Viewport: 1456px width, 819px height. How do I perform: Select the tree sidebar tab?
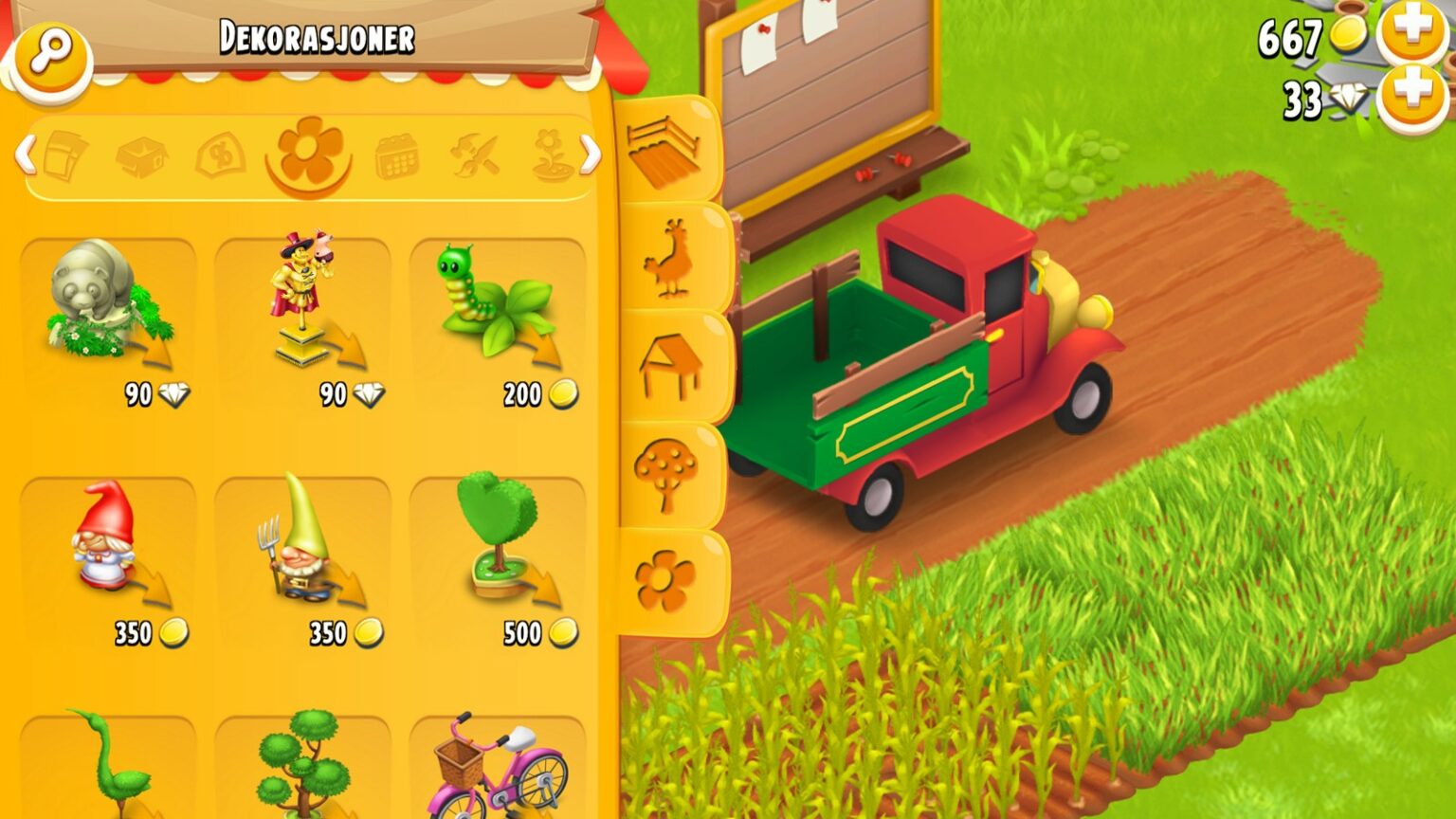(x=664, y=469)
